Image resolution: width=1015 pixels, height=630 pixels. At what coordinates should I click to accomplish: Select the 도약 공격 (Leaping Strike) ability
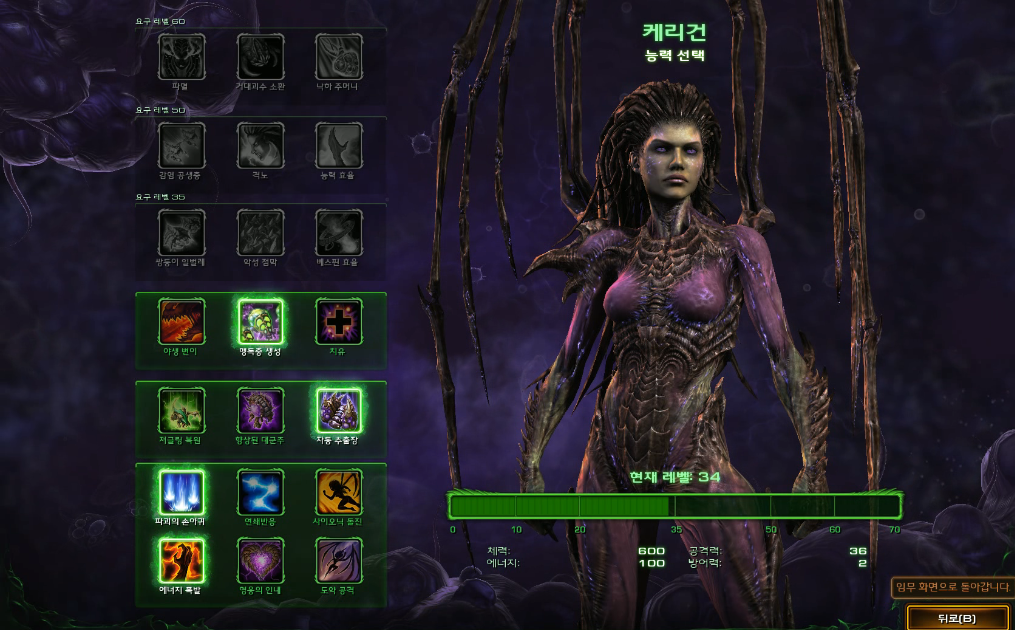(x=339, y=560)
